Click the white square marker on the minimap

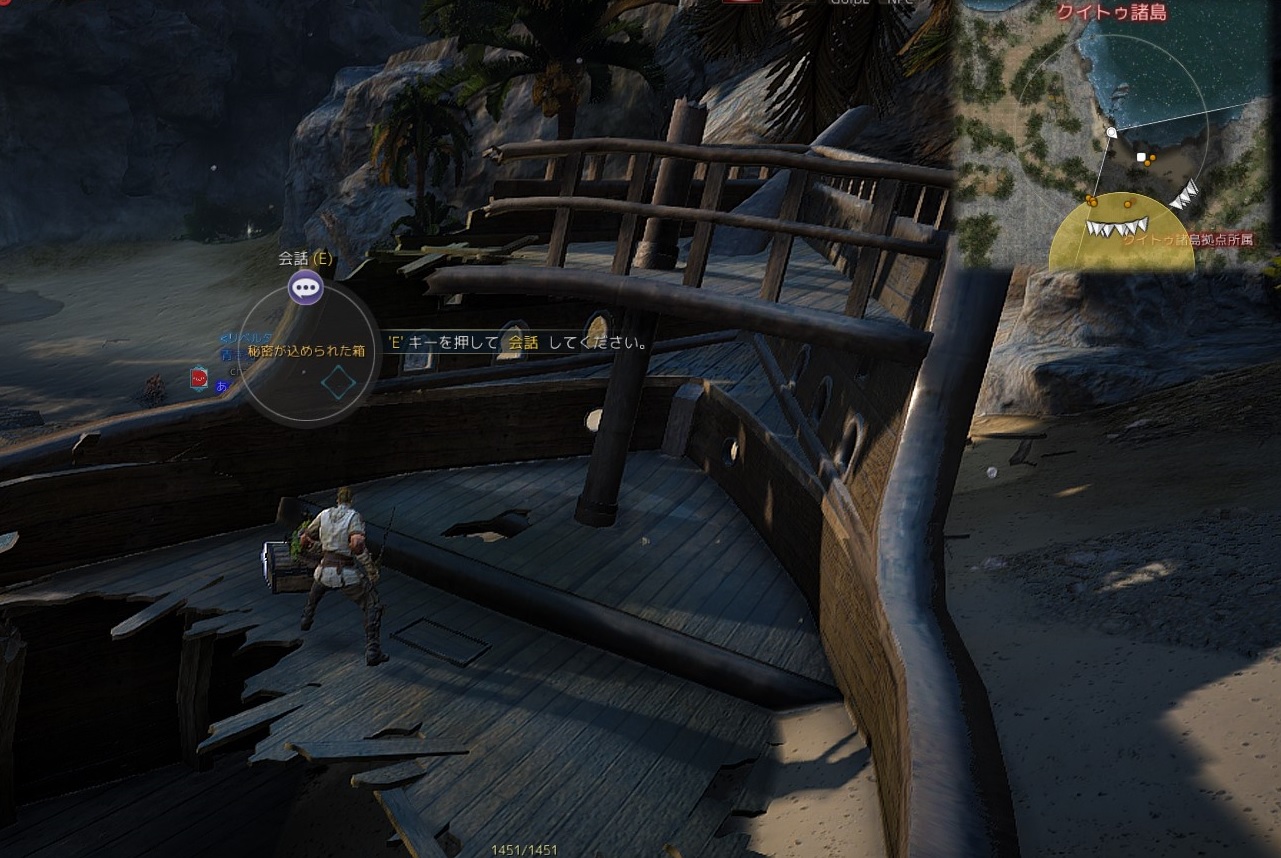pyautogui.click(x=1141, y=157)
